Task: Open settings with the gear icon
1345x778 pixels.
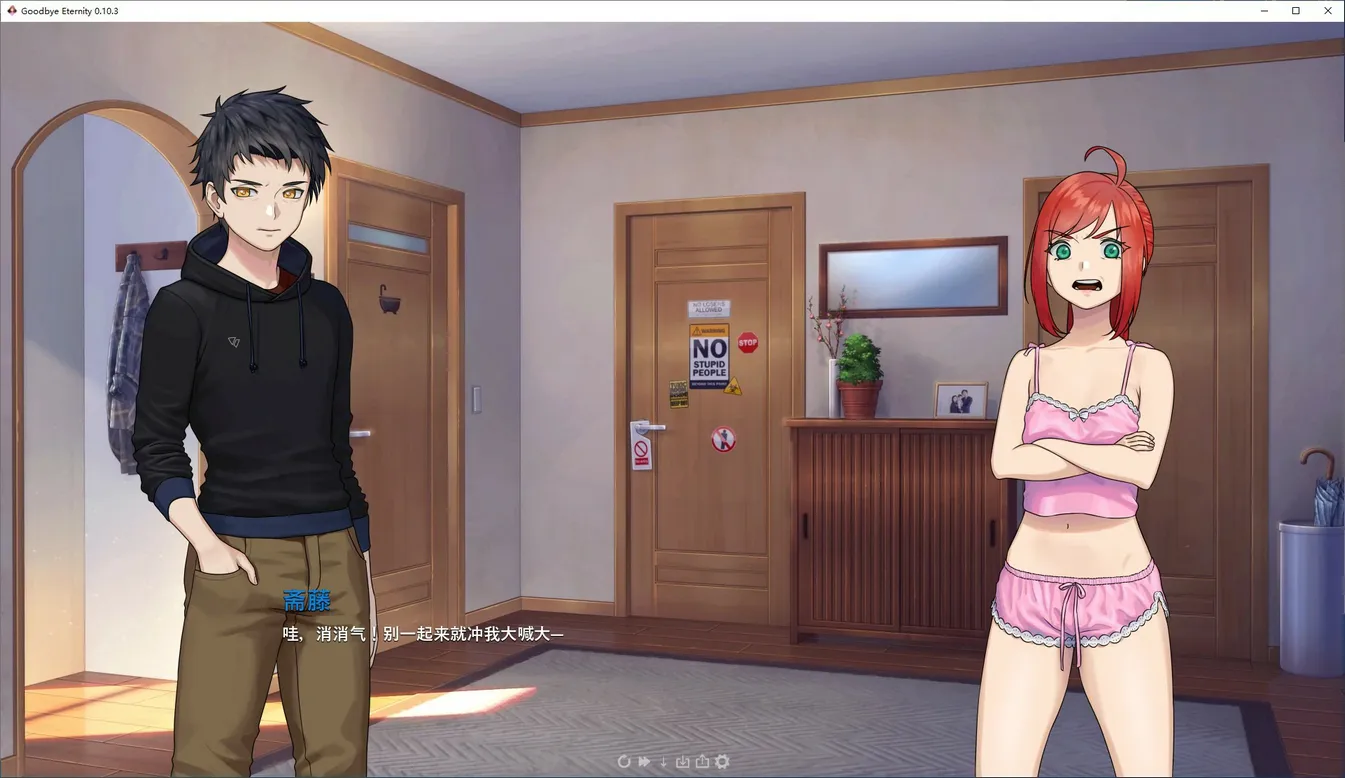Action: coord(722,762)
